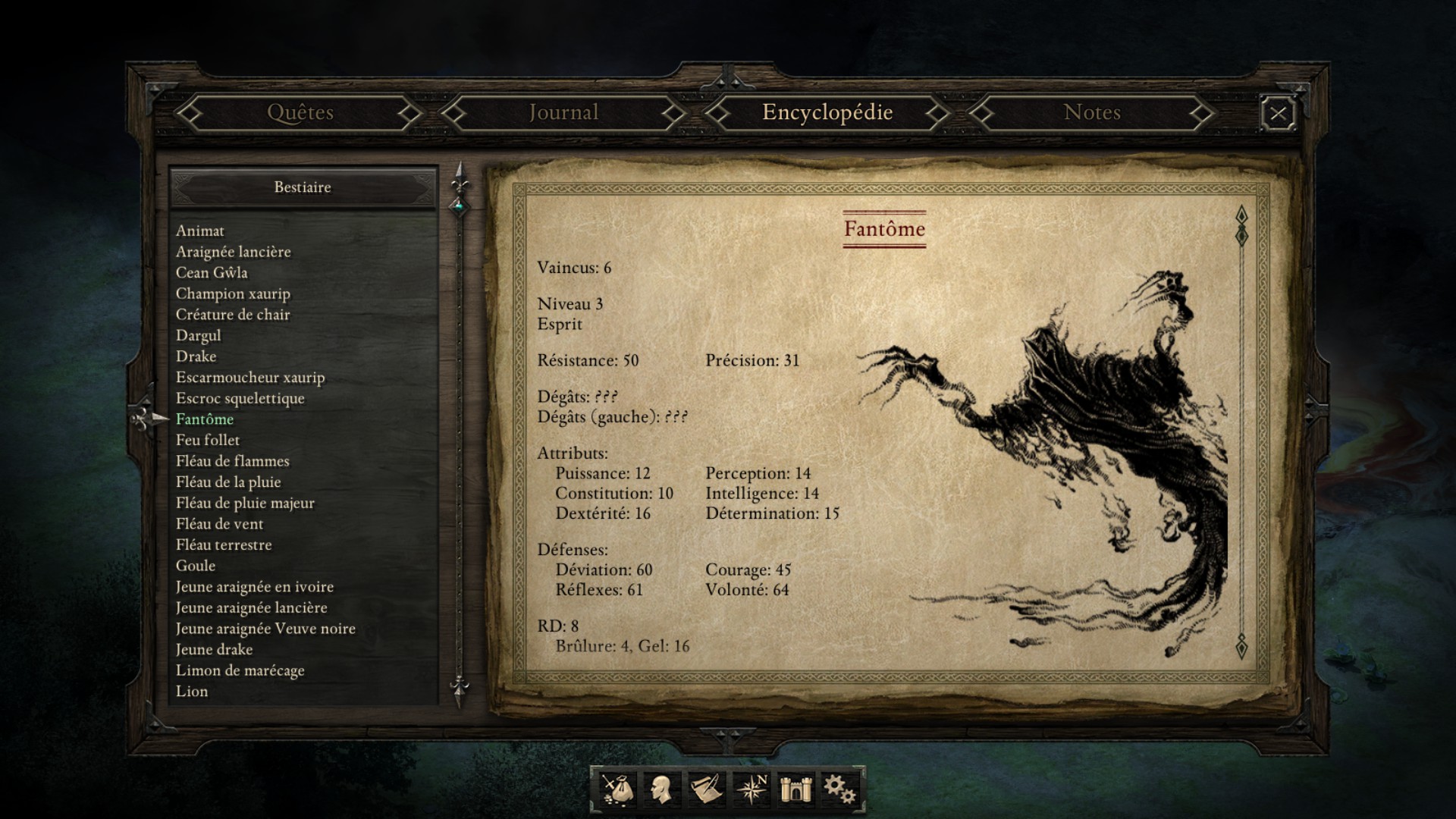
Task: Open the Journal tab
Action: 563,113
